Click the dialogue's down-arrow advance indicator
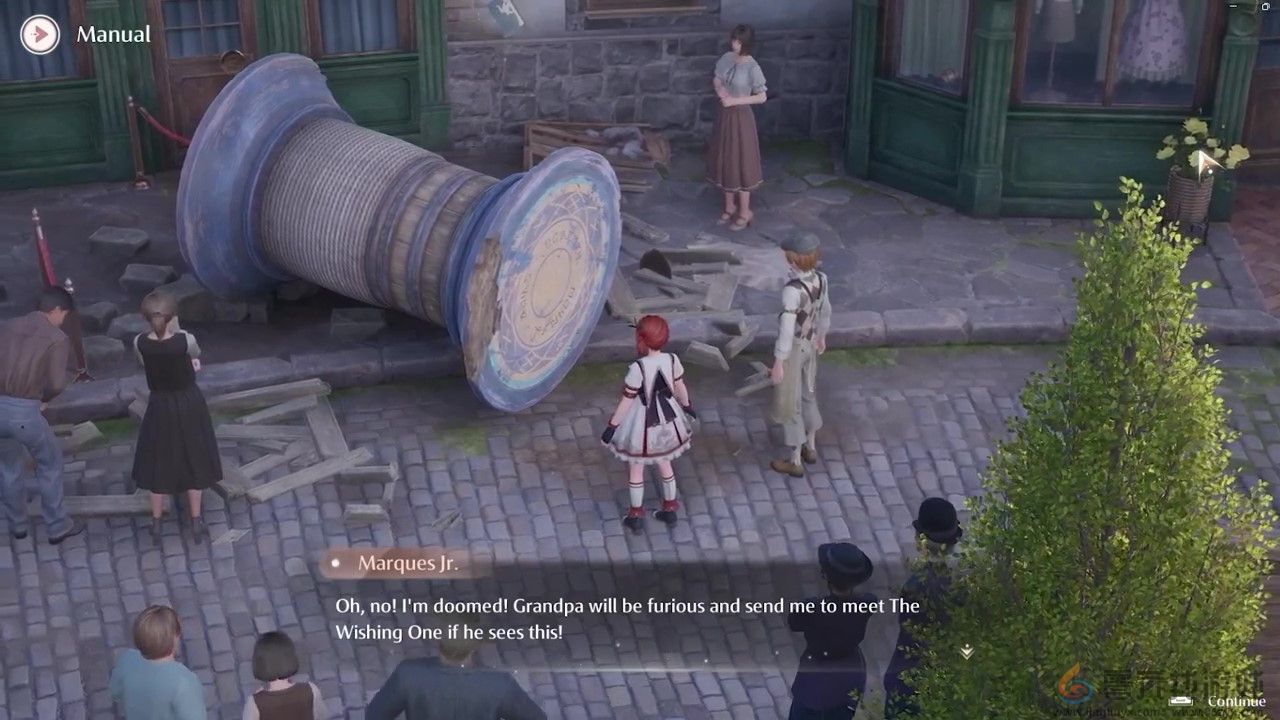 tap(966, 651)
